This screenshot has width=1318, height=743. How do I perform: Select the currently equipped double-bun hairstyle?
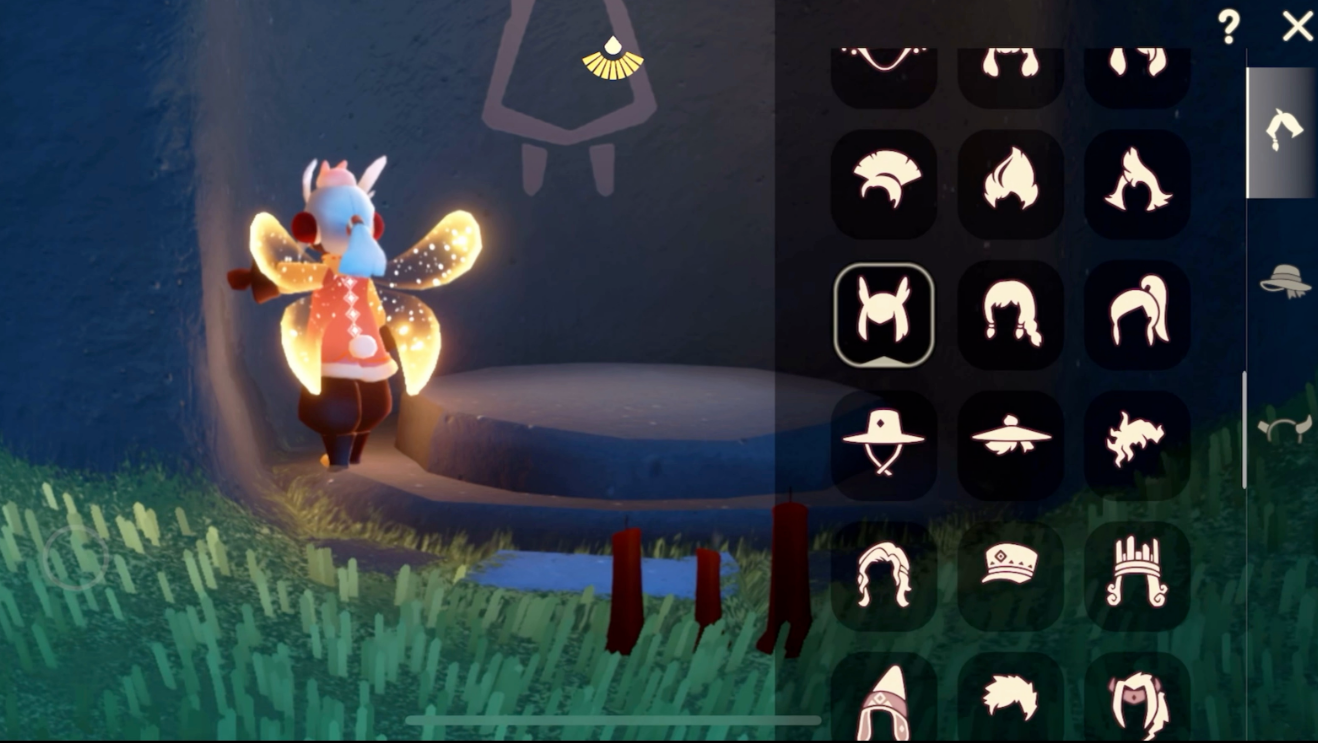(883, 314)
